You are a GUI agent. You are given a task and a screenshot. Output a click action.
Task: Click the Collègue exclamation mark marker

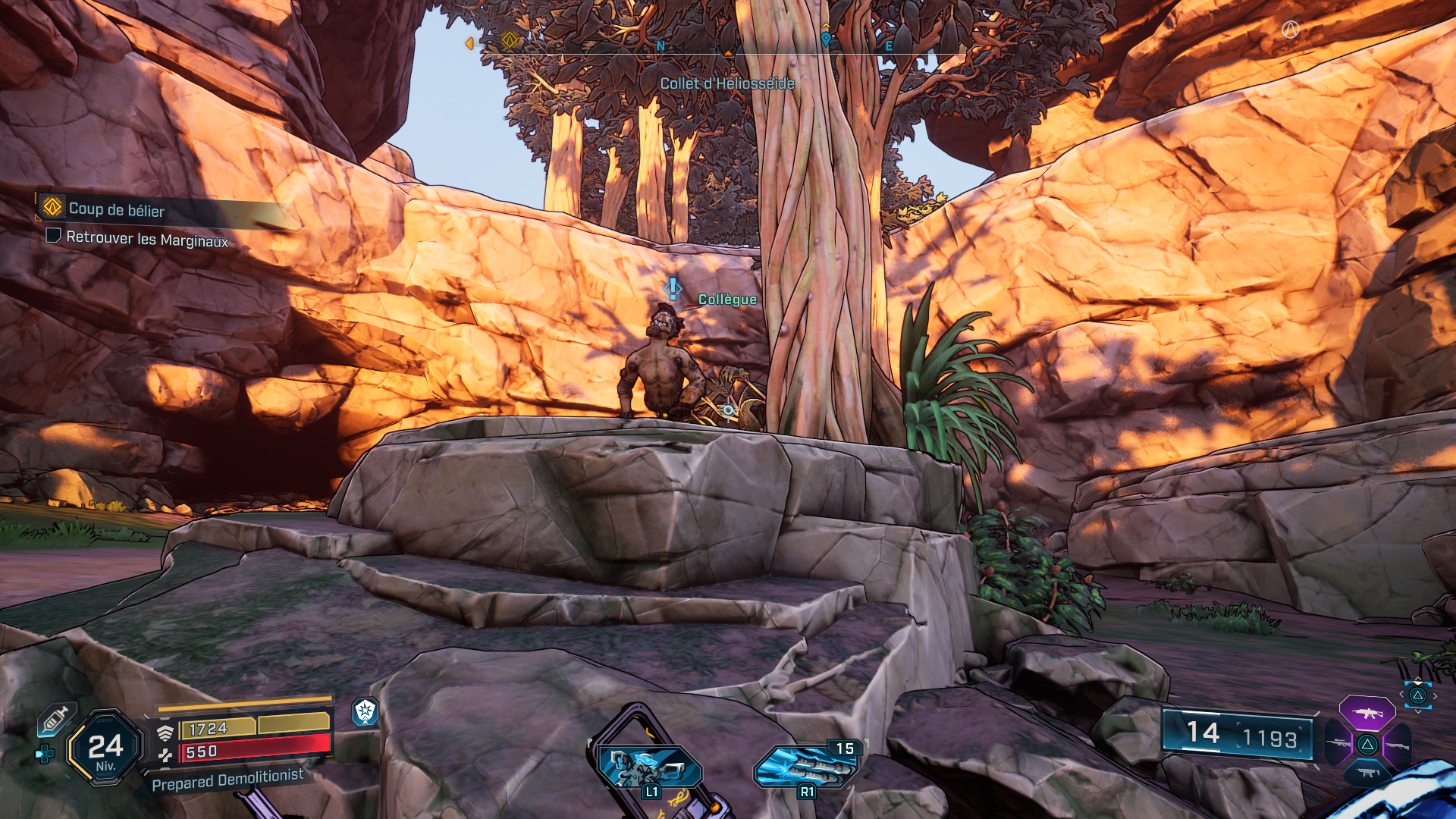click(x=672, y=289)
